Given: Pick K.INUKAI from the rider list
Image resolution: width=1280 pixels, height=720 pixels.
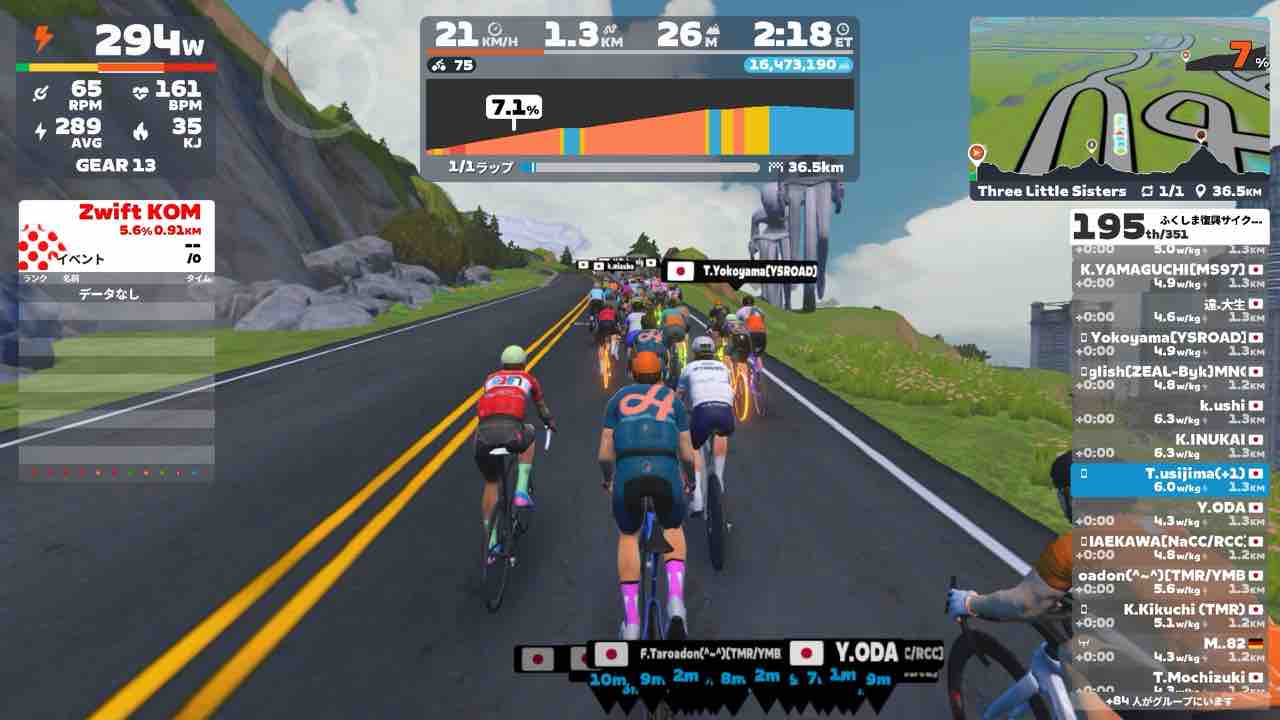Looking at the screenshot, I should (x=1169, y=446).
